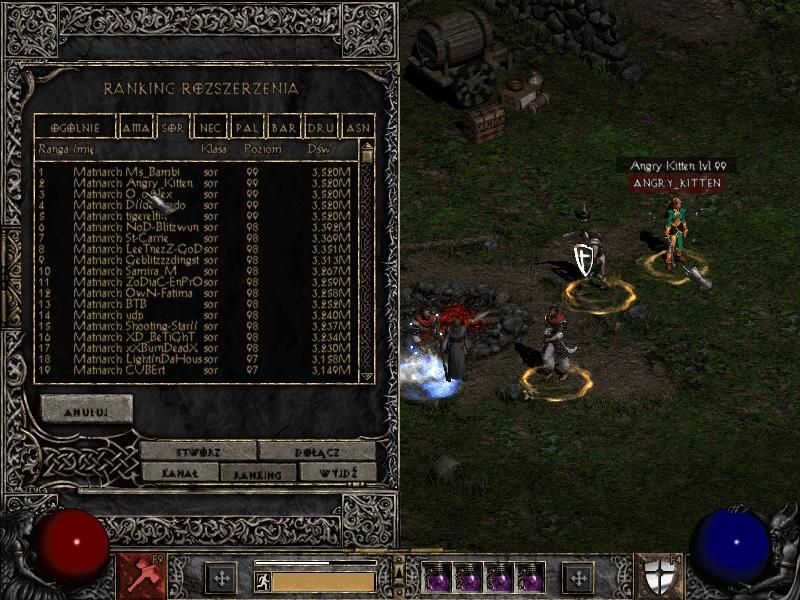Screen dimensions: 800x600
Task: Select the SOR class ranking tab
Action: (x=172, y=128)
